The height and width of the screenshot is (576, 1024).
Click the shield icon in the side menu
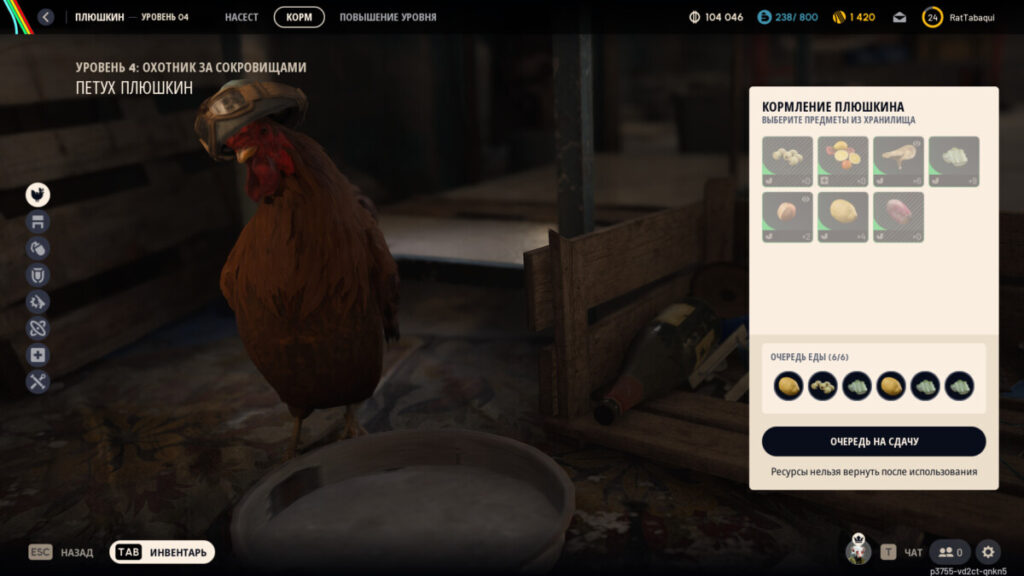38,275
